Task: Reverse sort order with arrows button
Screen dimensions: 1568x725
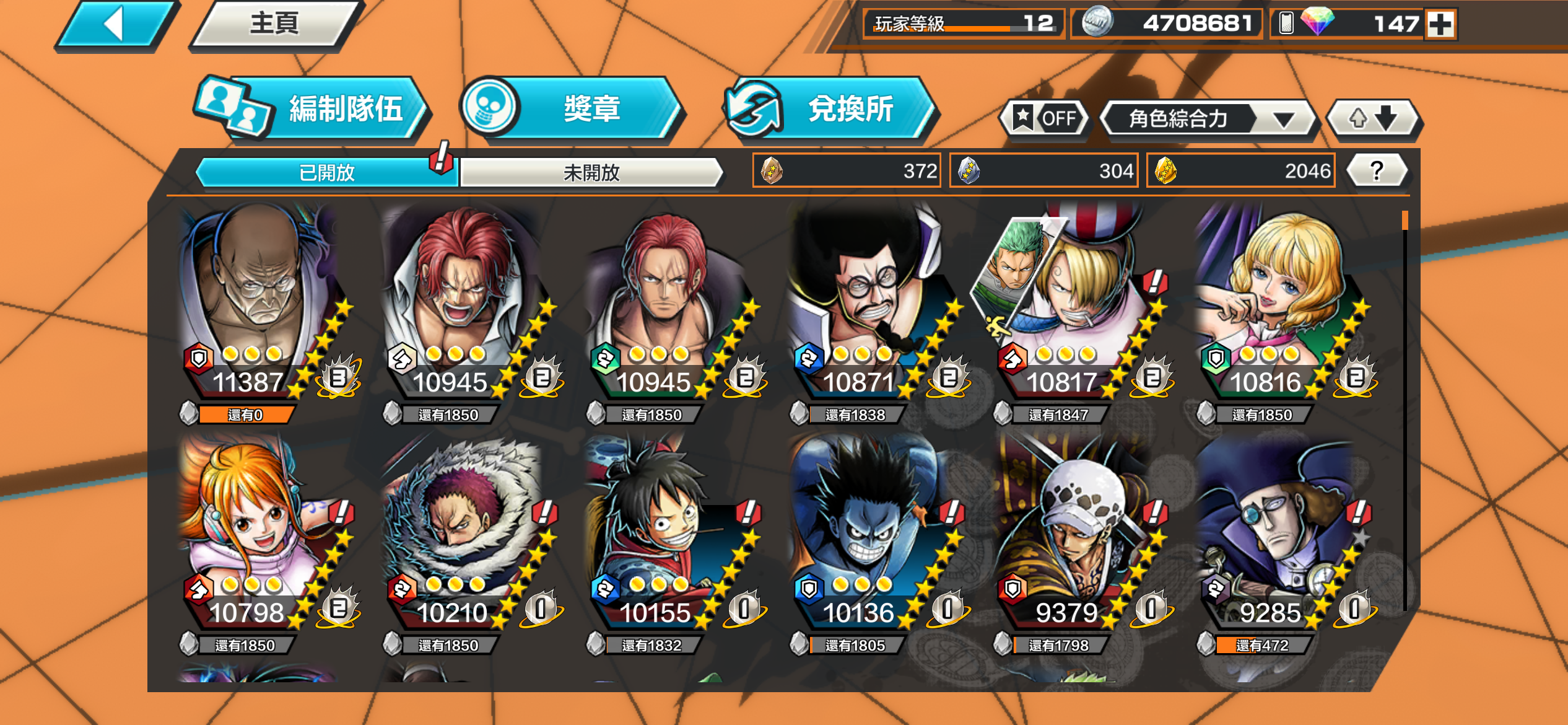Action: pyautogui.click(x=1373, y=118)
